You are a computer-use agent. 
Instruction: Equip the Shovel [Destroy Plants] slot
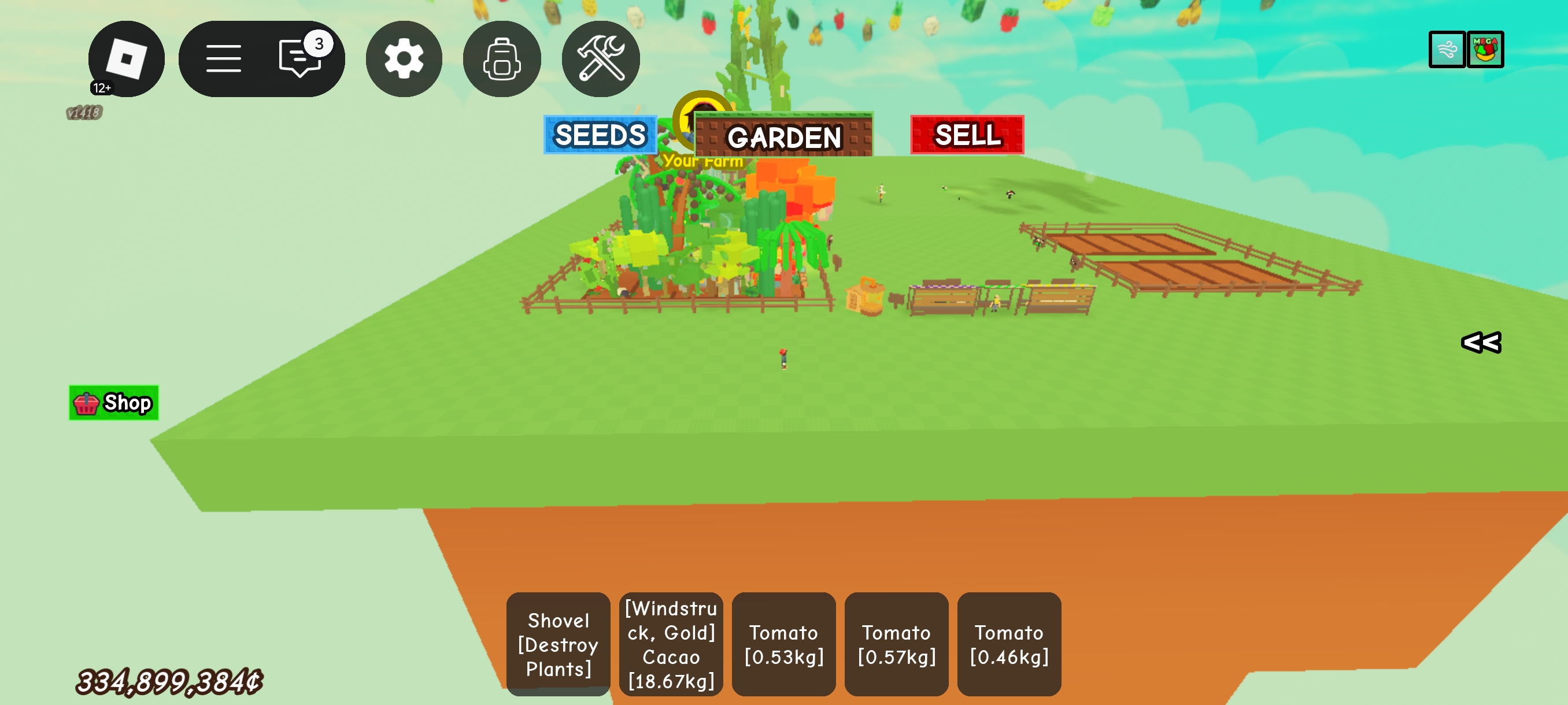(558, 644)
